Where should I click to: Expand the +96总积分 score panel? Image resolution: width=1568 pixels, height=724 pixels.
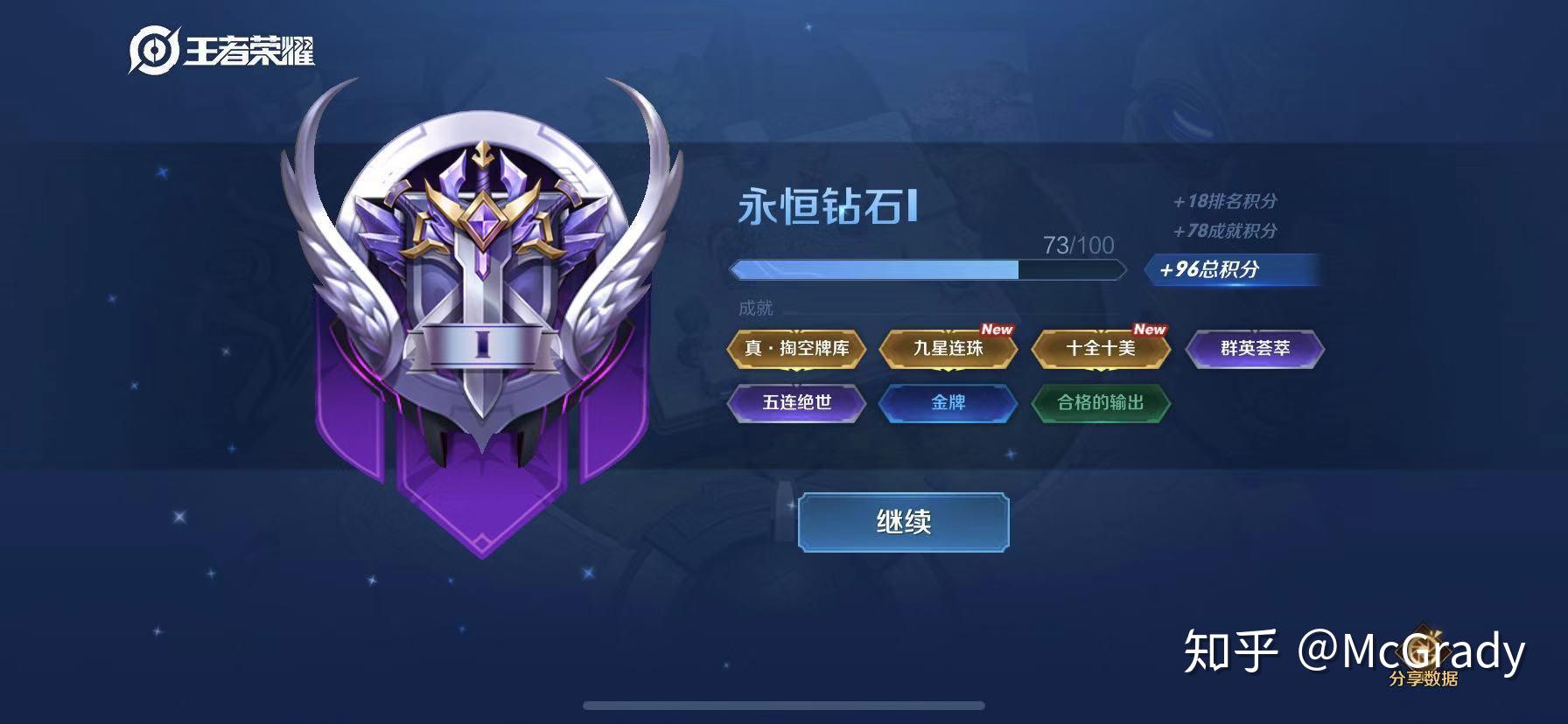pos(1233,271)
